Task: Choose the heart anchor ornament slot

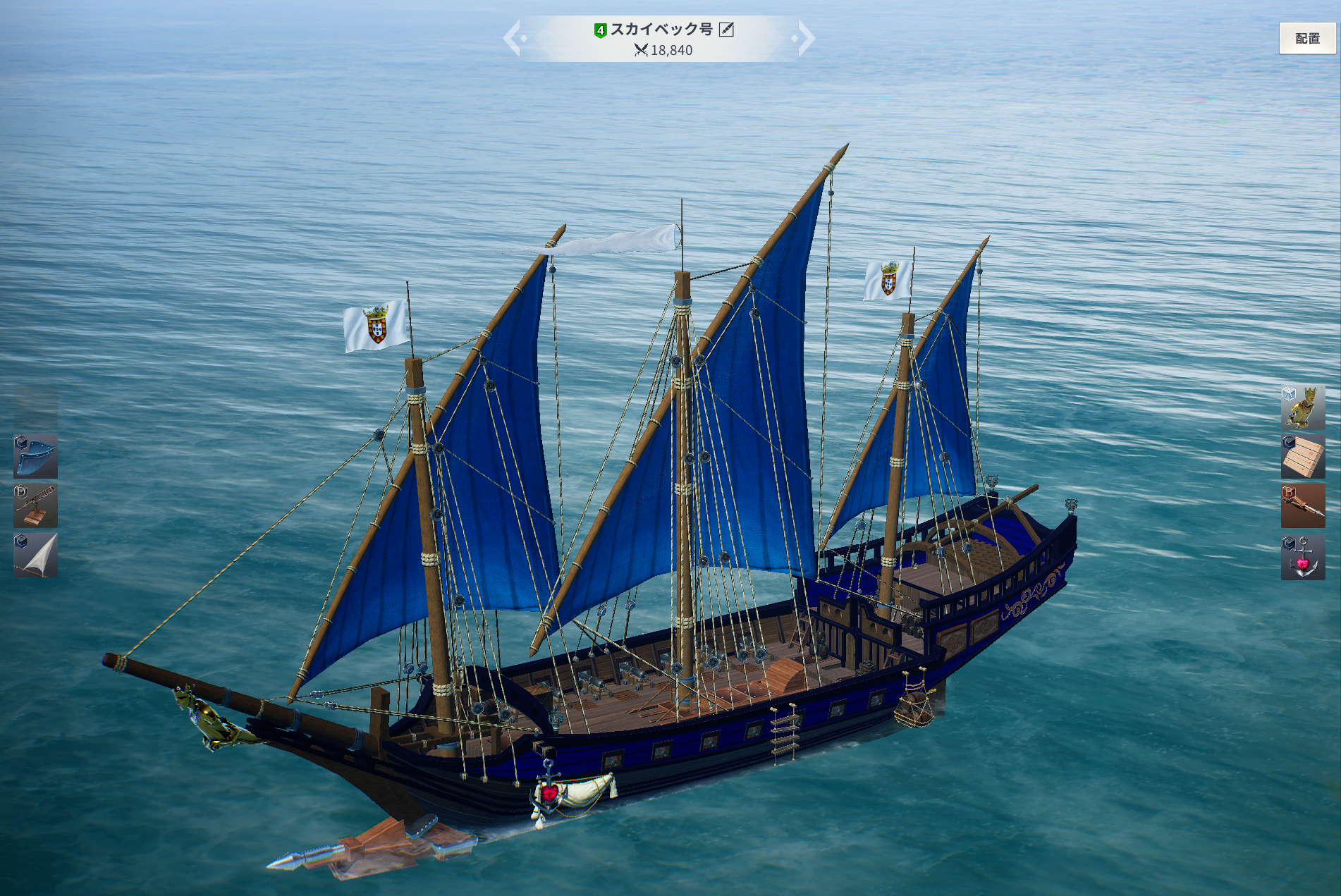Action: (1302, 557)
